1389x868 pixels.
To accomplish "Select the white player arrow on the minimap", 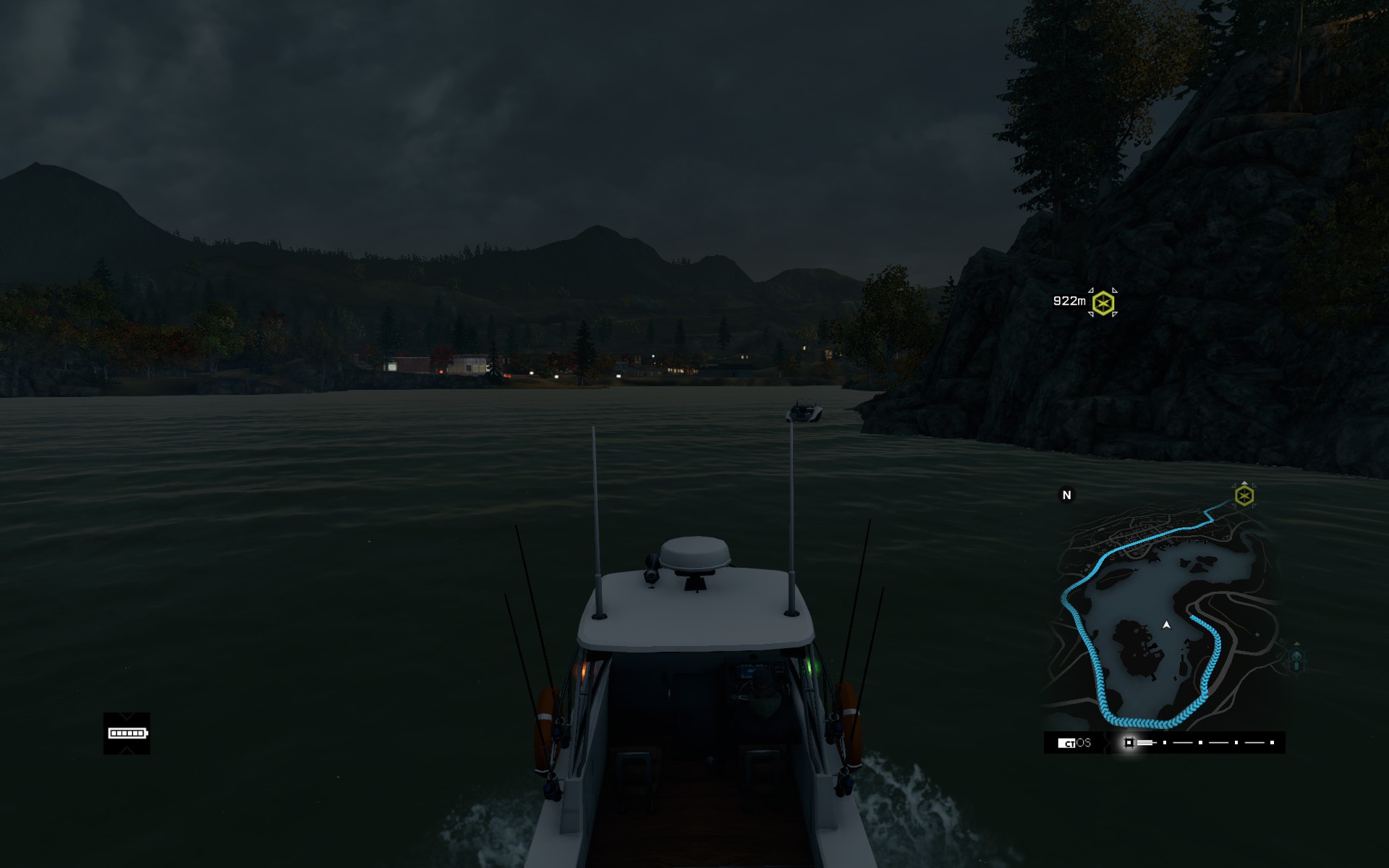I will 1166,624.
